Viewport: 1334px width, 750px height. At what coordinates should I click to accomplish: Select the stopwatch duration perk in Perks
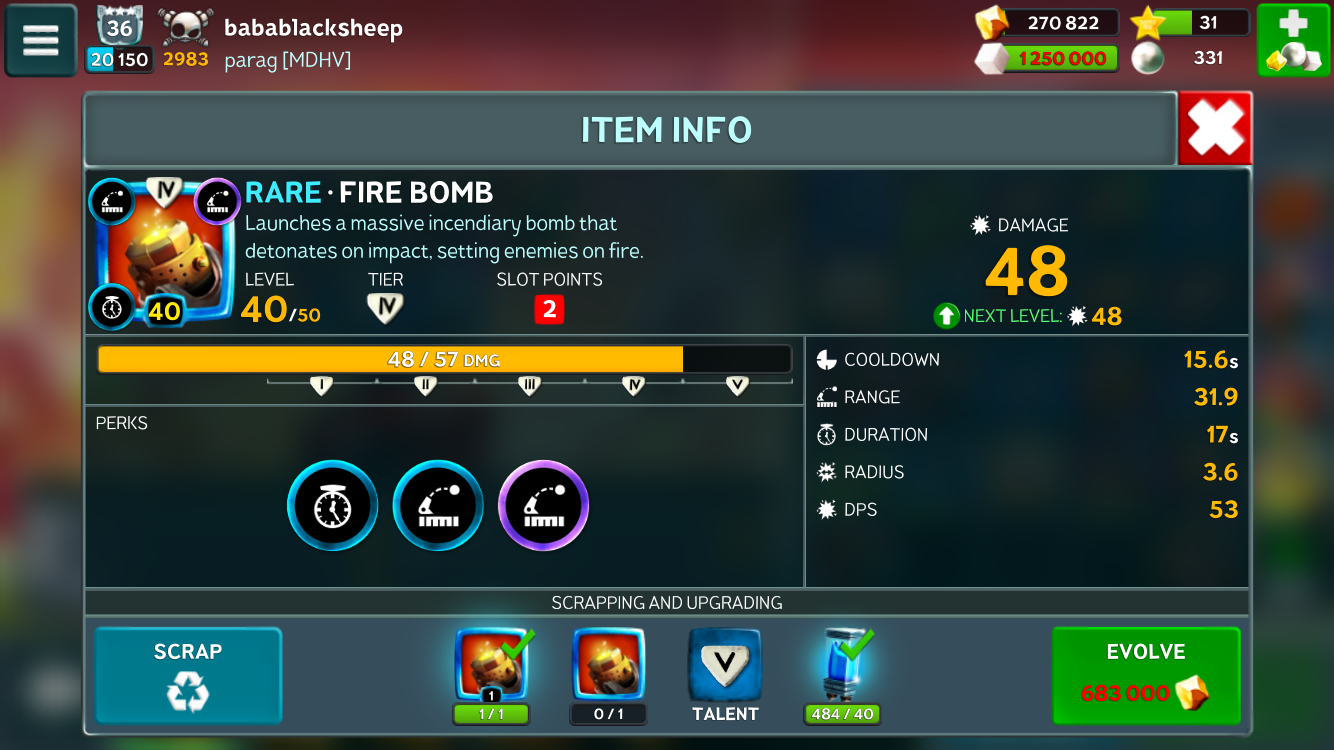(x=333, y=506)
